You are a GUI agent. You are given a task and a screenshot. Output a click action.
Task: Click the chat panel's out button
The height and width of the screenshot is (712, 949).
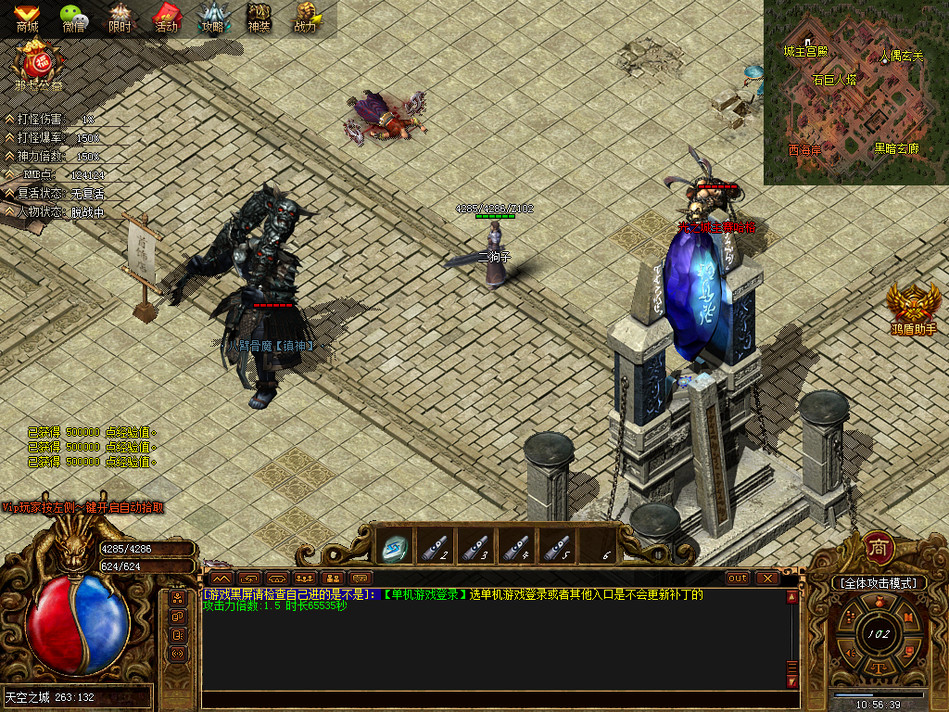click(x=737, y=578)
